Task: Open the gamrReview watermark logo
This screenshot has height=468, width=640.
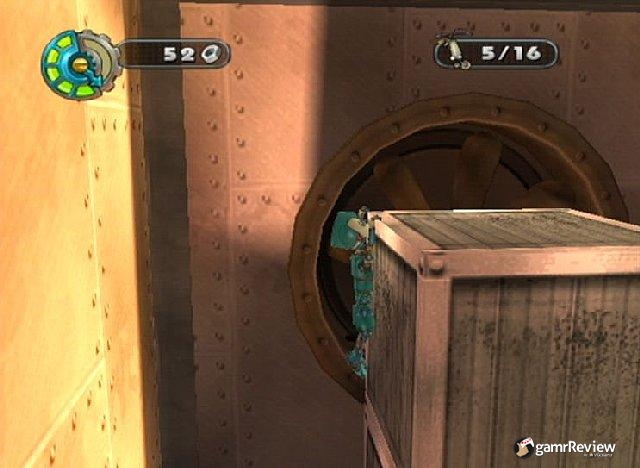Action: [571, 445]
